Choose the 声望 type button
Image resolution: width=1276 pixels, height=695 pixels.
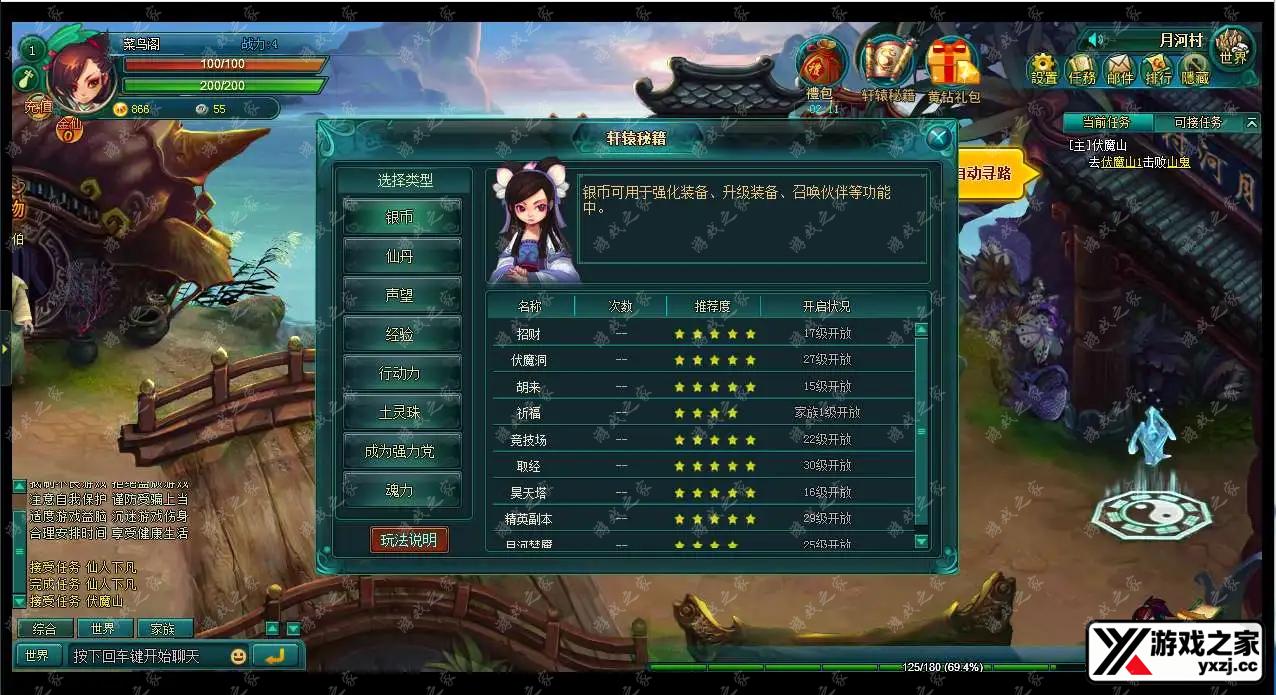(401, 295)
